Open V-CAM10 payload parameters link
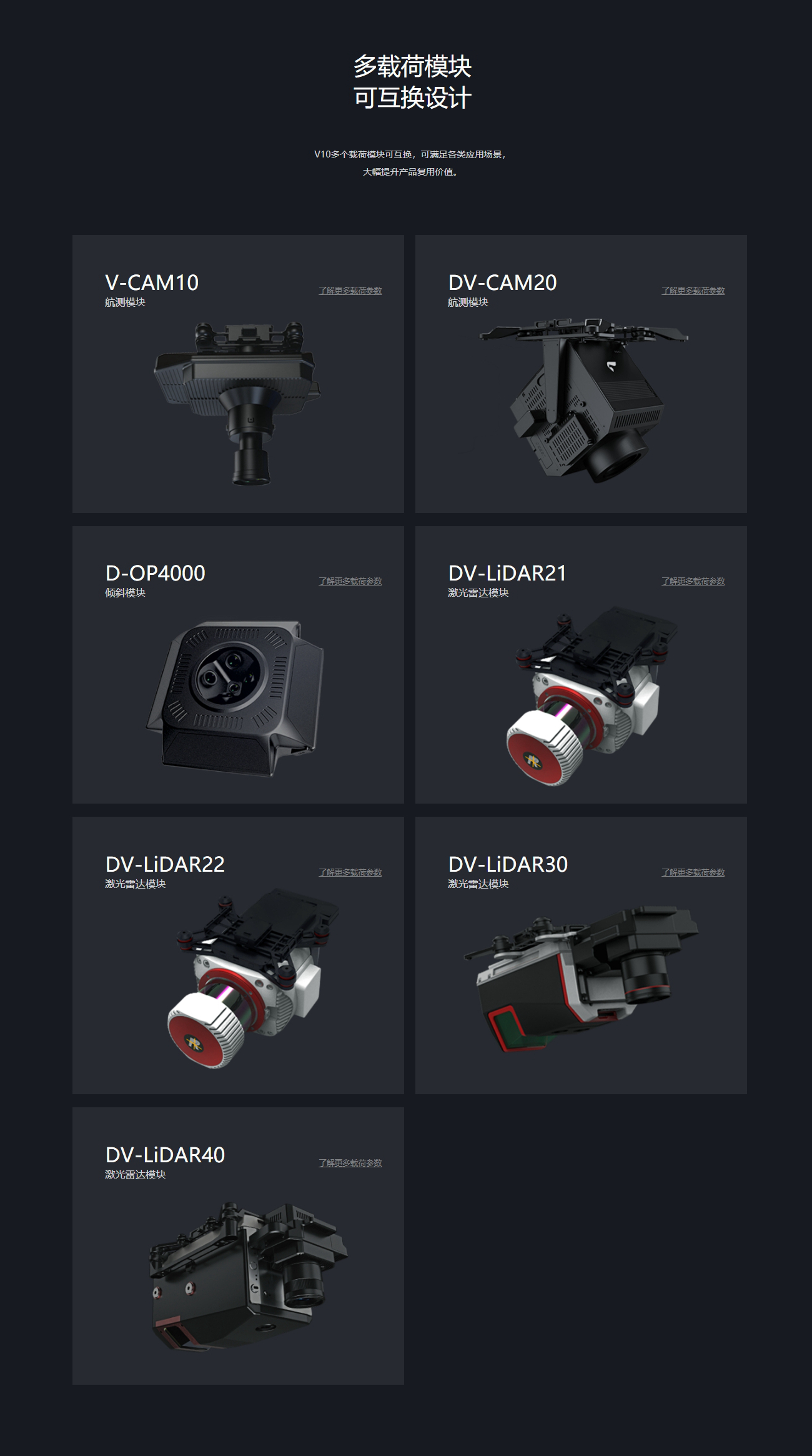Viewport: 812px width, 1456px height. coord(350,291)
